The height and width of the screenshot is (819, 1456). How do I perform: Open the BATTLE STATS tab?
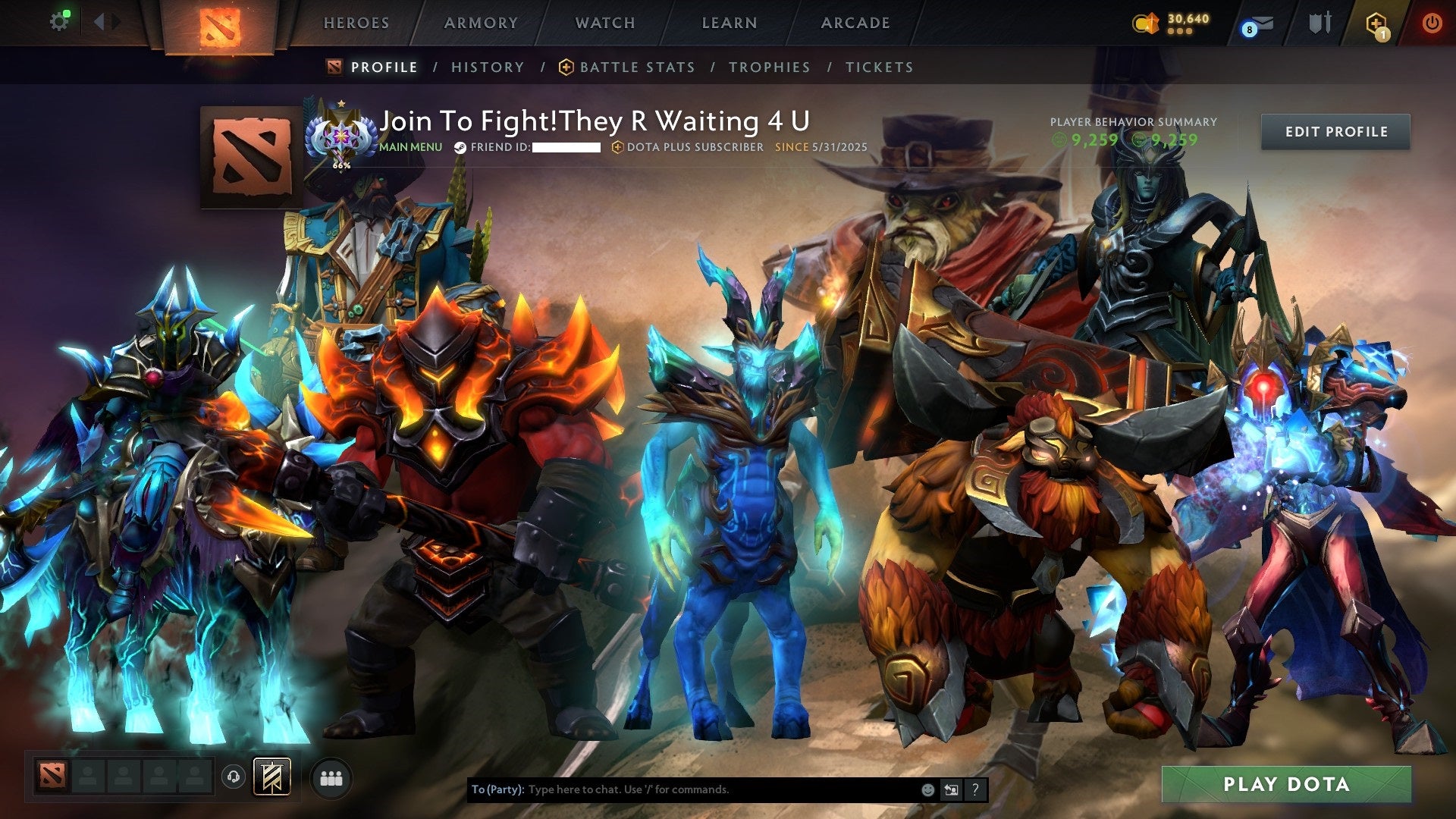pyautogui.click(x=635, y=67)
